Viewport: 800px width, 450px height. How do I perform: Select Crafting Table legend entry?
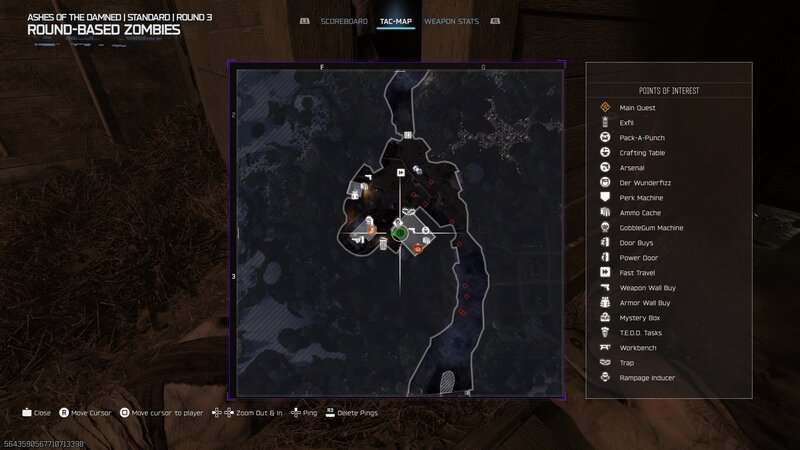tap(642, 152)
